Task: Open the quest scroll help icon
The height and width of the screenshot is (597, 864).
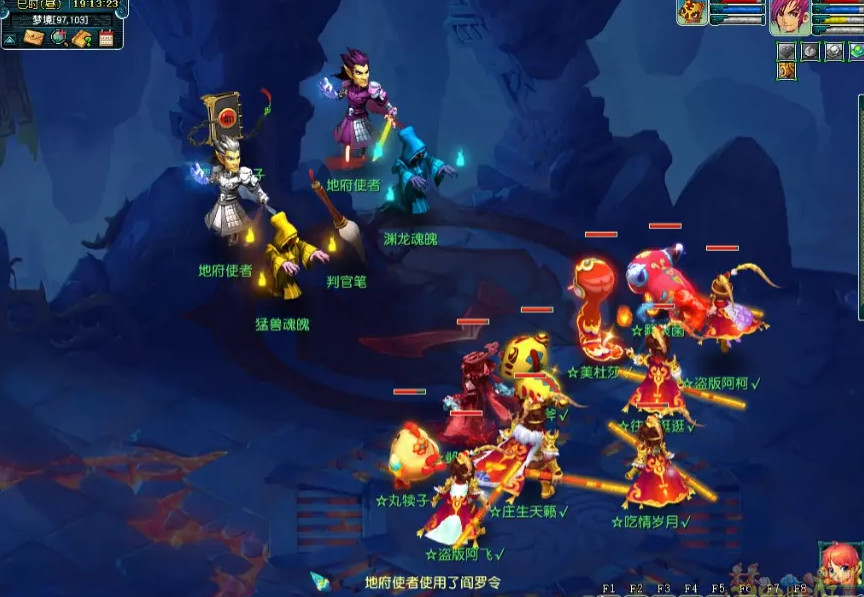Action: click(83, 38)
